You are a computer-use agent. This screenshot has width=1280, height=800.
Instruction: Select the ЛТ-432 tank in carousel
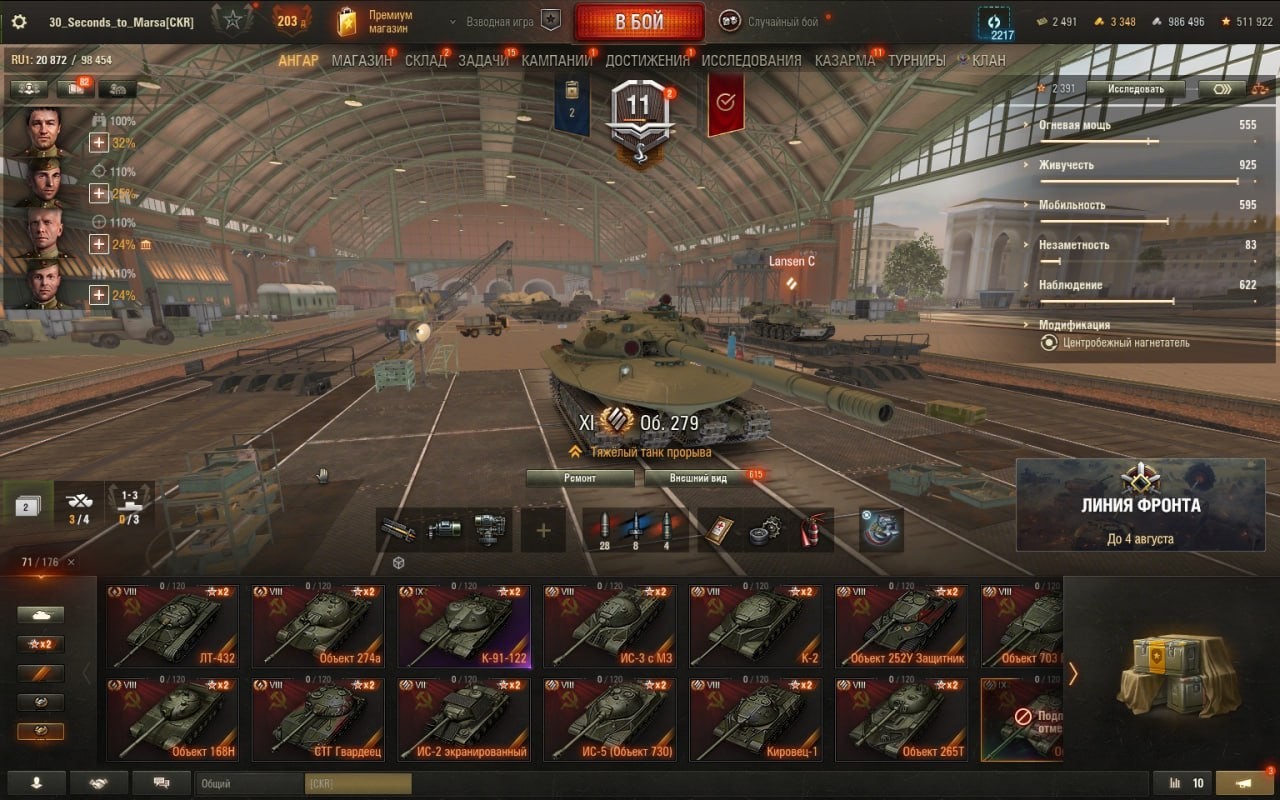172,626
